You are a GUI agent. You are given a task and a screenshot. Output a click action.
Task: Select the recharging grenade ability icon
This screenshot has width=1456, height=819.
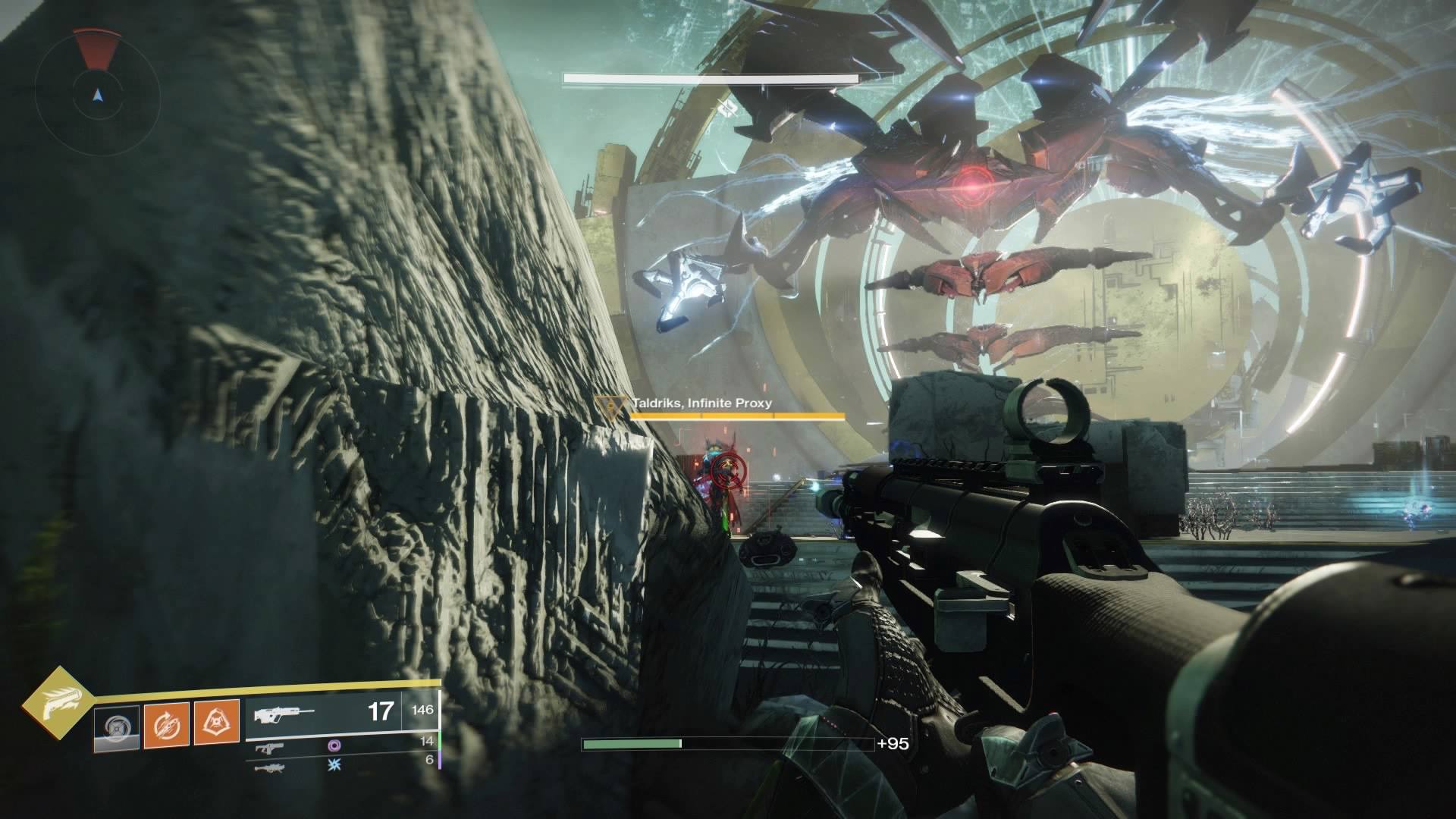pyautogui.click(x=117, y=727)
